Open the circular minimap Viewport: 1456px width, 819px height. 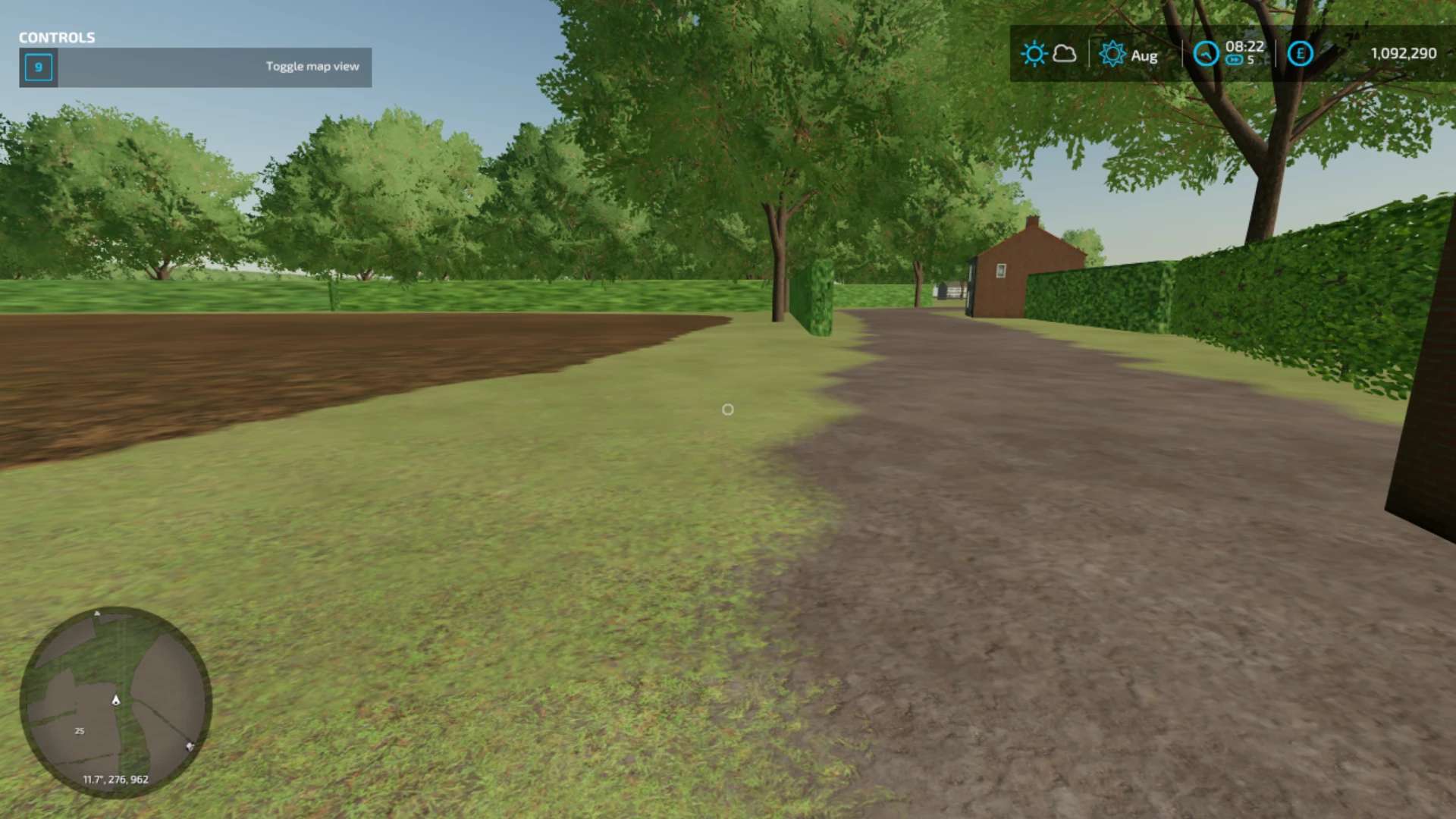pyautogui.click(x=115, y=701)
